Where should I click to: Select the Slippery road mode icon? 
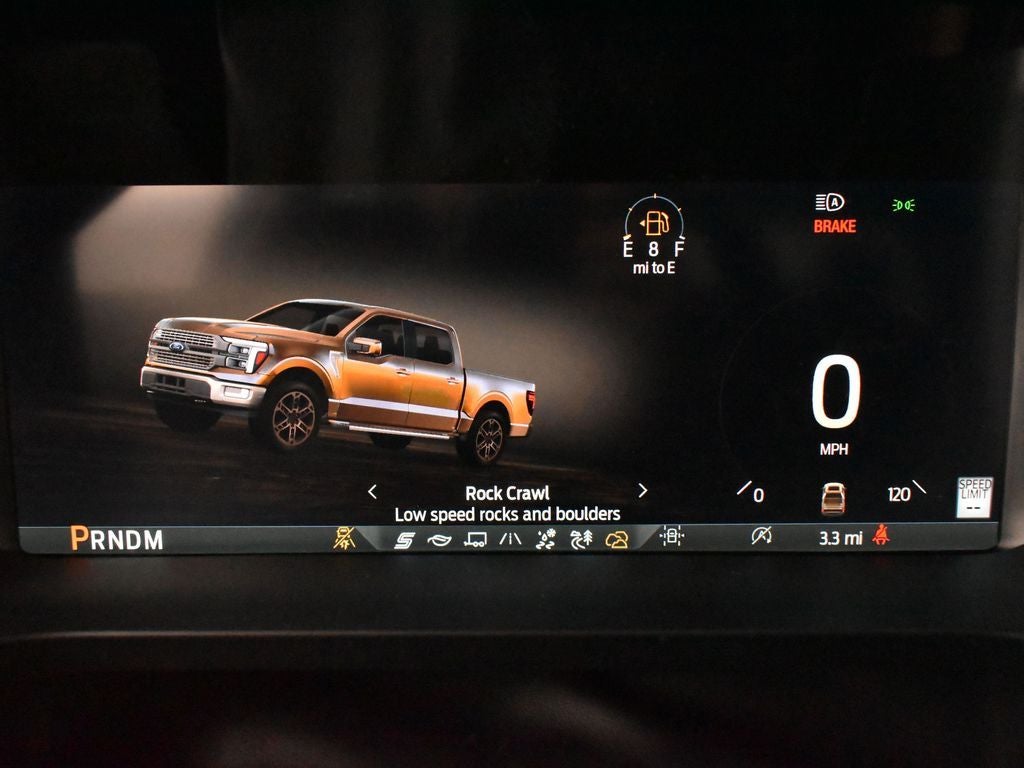510,540
